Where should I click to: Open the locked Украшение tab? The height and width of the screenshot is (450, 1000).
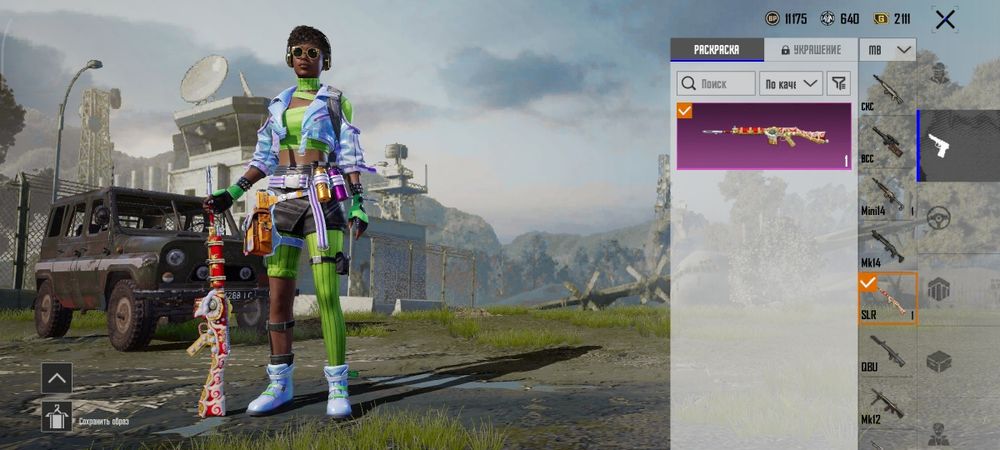click(x=810, y=49)
